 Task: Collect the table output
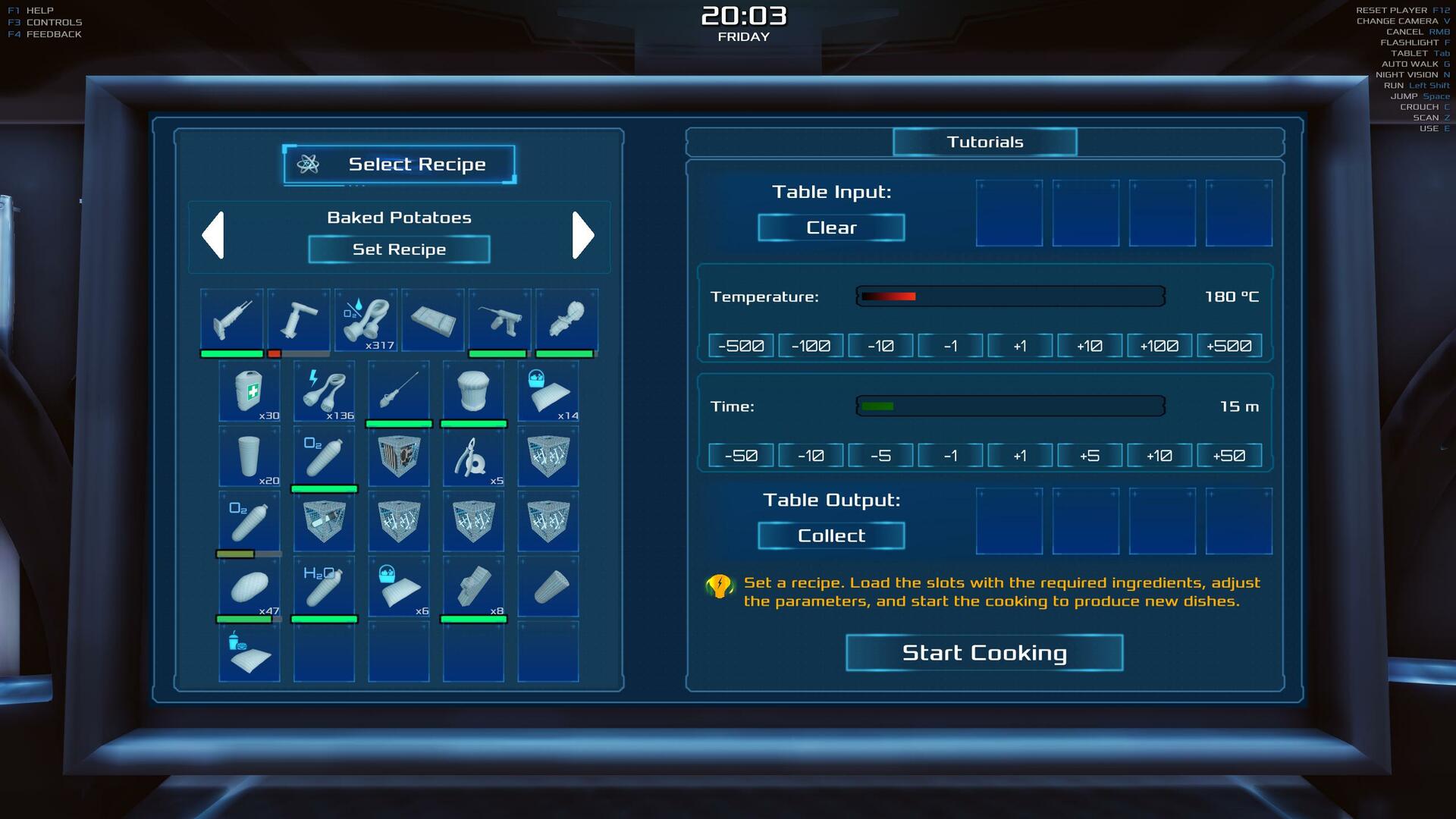tap(831, 535)
